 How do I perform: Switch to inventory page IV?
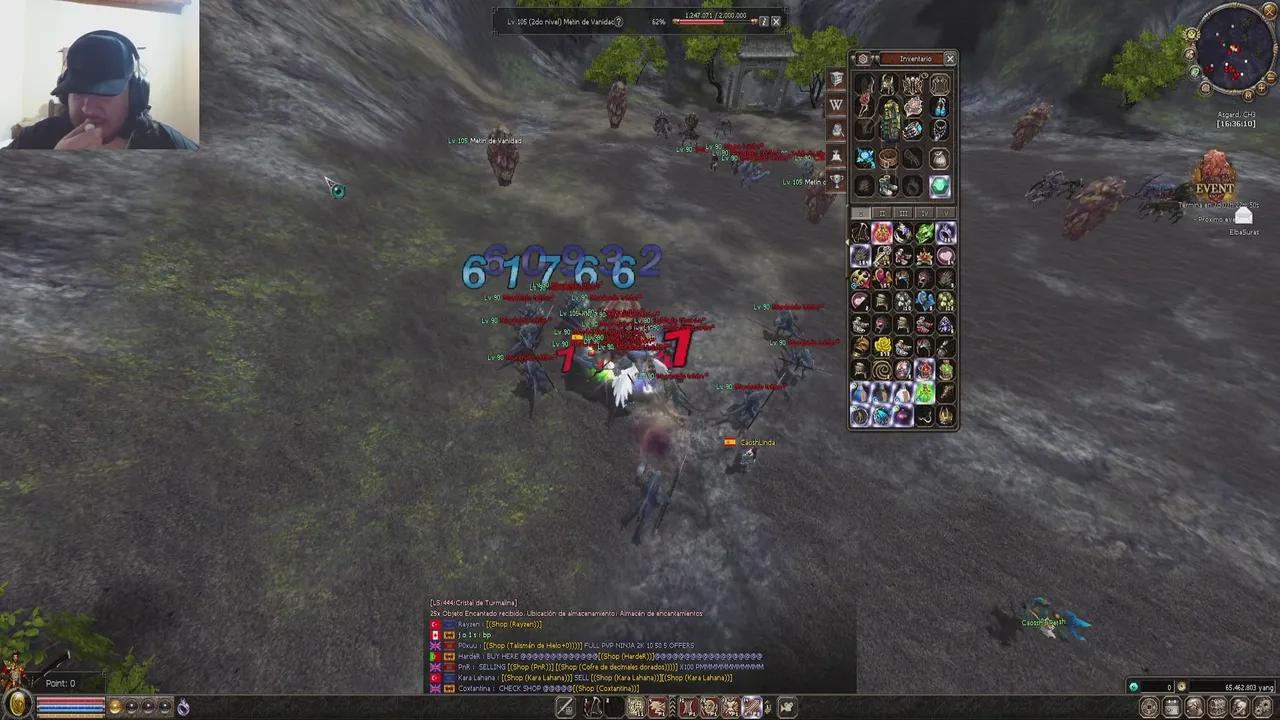(x=923, y=212)
